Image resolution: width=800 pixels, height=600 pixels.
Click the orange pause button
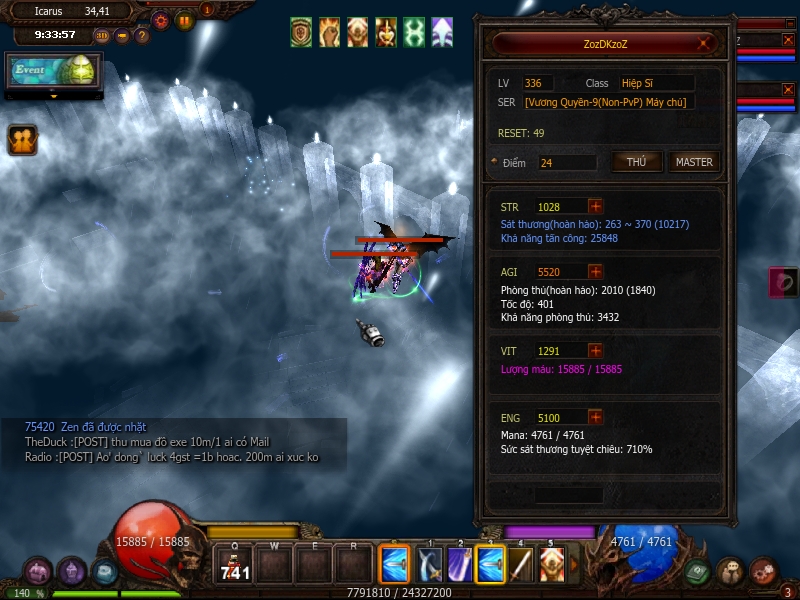[x=185, y=19]
